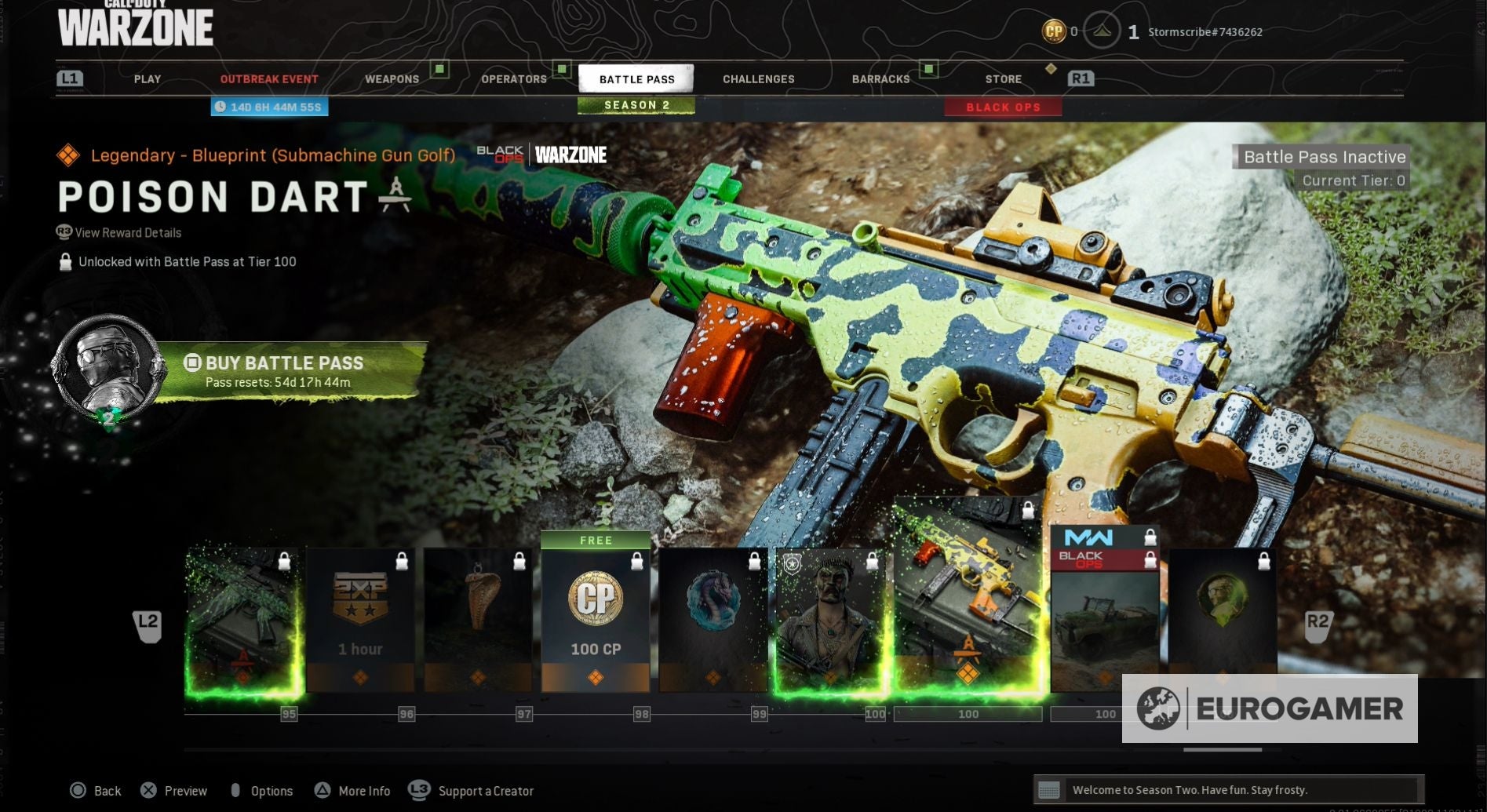Viewport: 1487px width, 812px height.
Task: Open the CP coin balance icon
Action: (x=1053, y=31)
